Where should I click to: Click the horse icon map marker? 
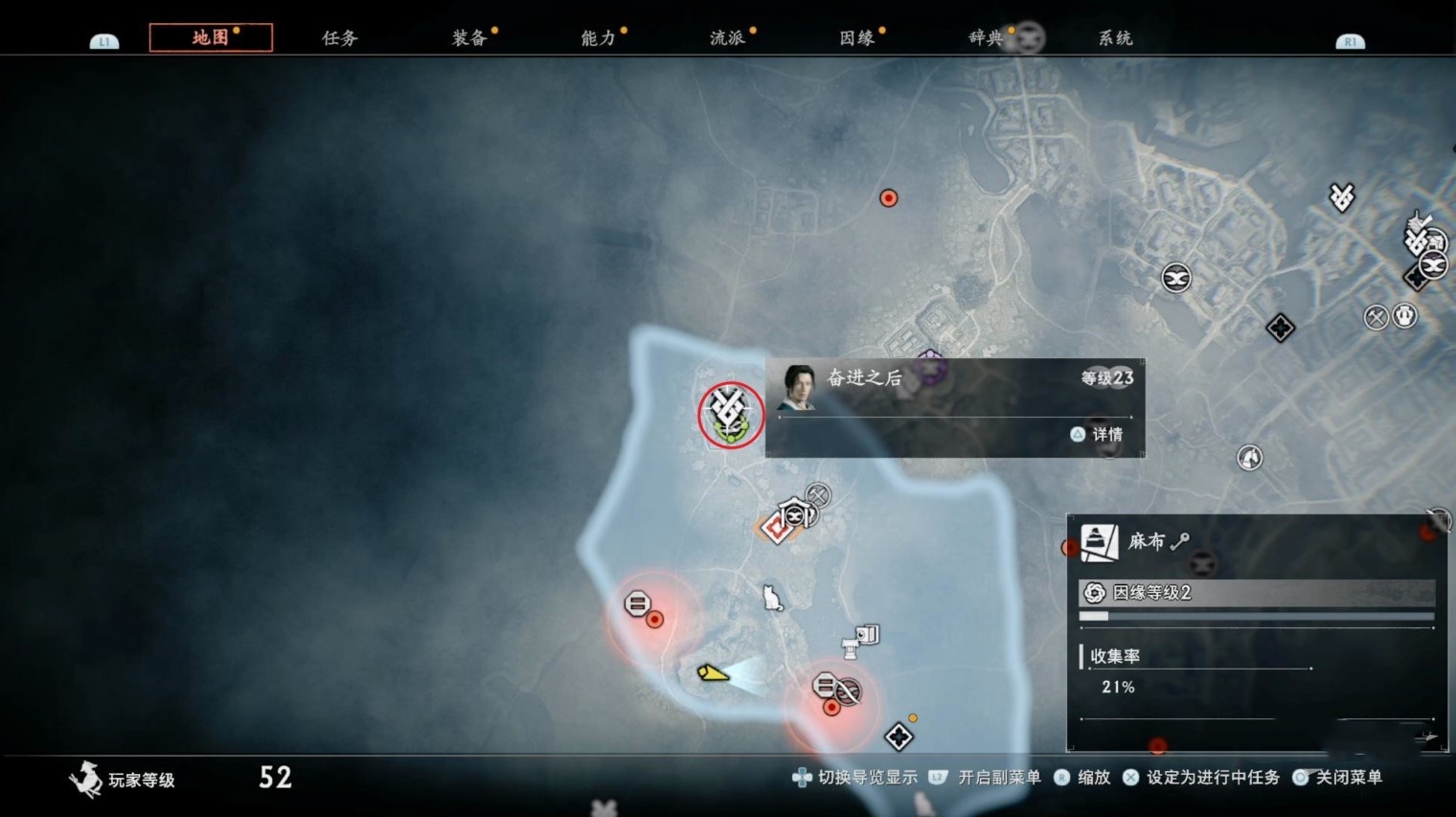(x=1249, y=458)
